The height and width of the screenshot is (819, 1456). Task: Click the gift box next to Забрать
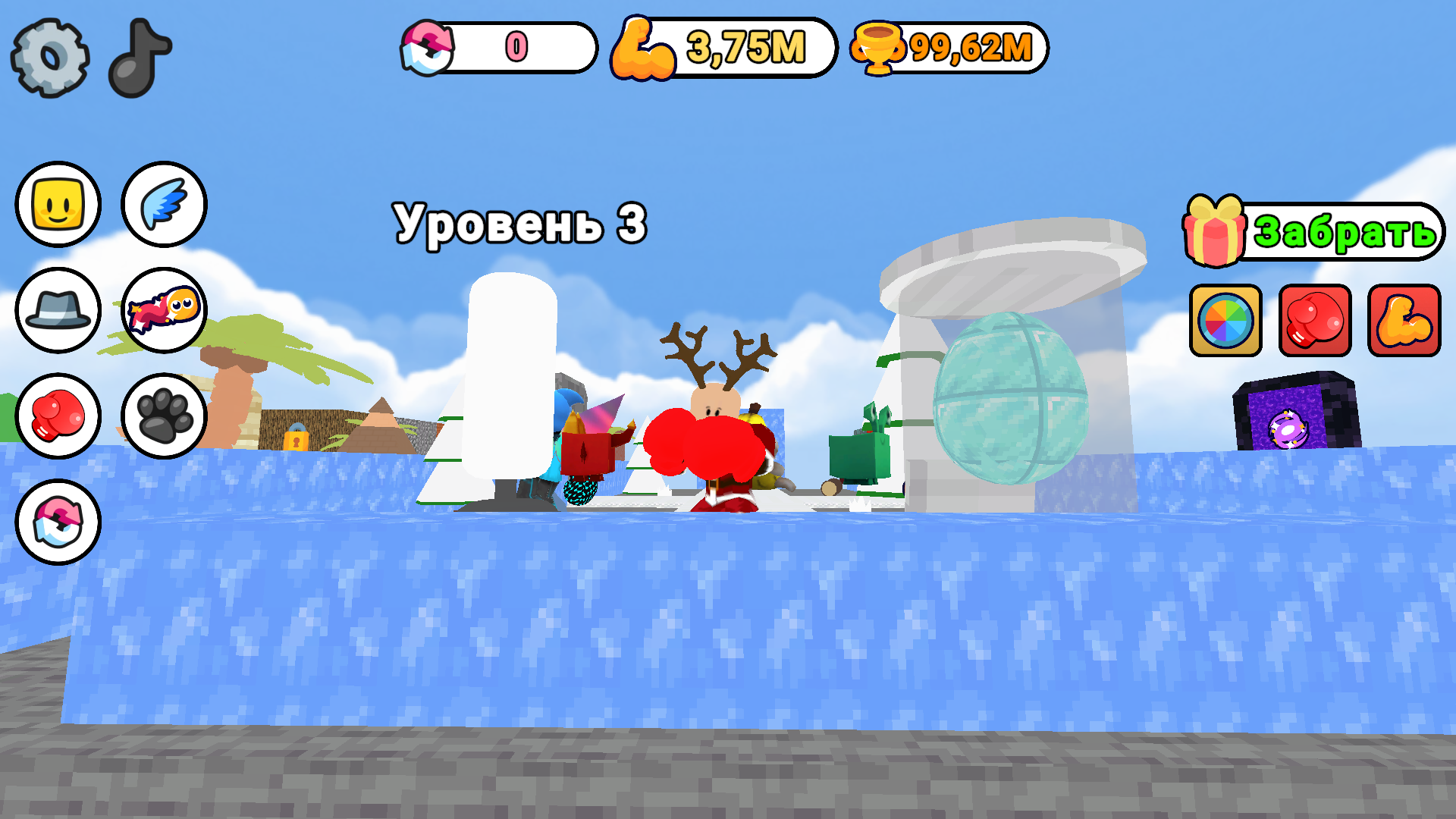(x=1217, y=231)
